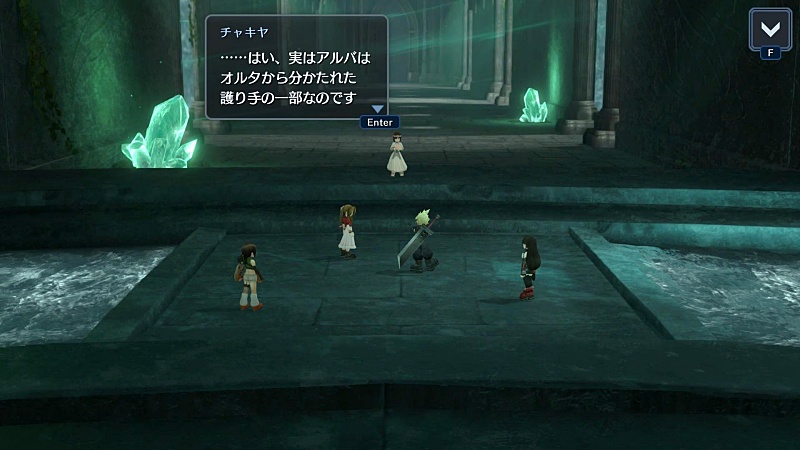Advance Chakiya's dialogue with the blue arrow
800x450 pixels.
tap(378, 109)
